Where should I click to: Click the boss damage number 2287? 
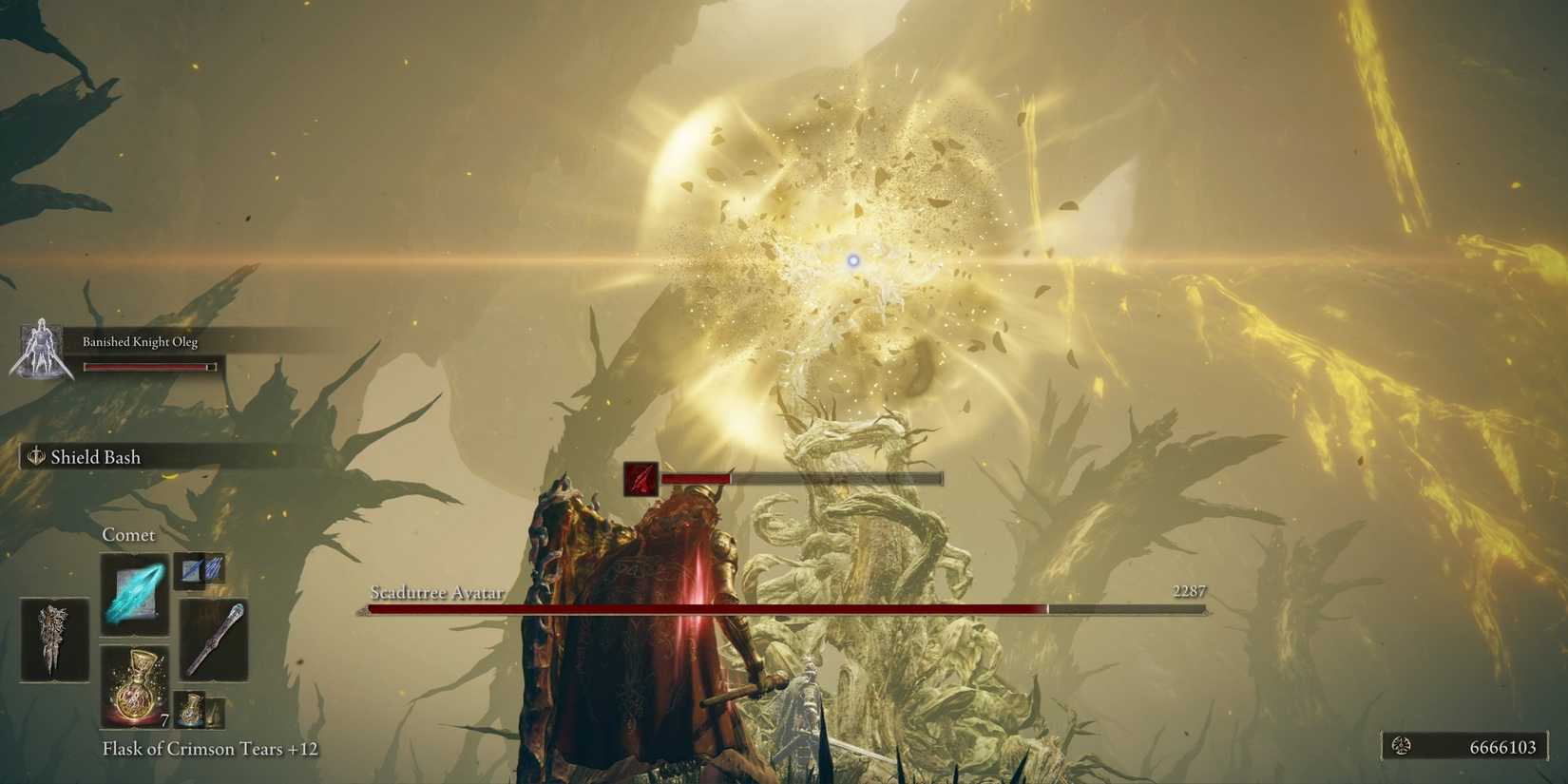tap(1189, 590)
